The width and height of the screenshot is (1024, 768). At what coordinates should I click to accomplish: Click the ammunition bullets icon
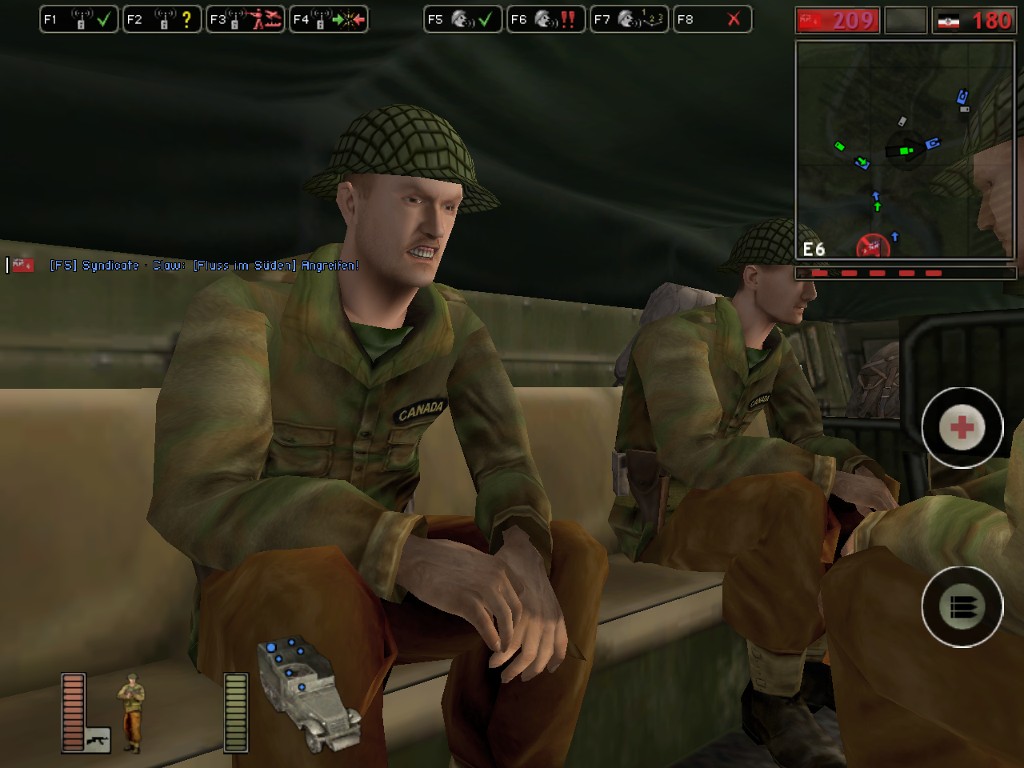point(962,606)
